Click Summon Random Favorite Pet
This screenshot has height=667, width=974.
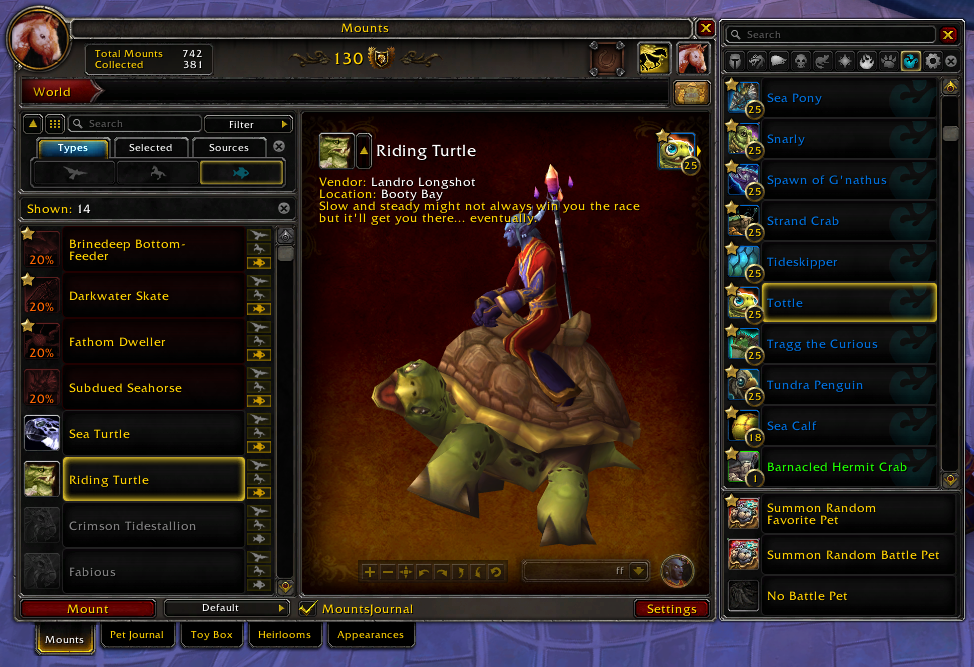(x=821, y=514)
